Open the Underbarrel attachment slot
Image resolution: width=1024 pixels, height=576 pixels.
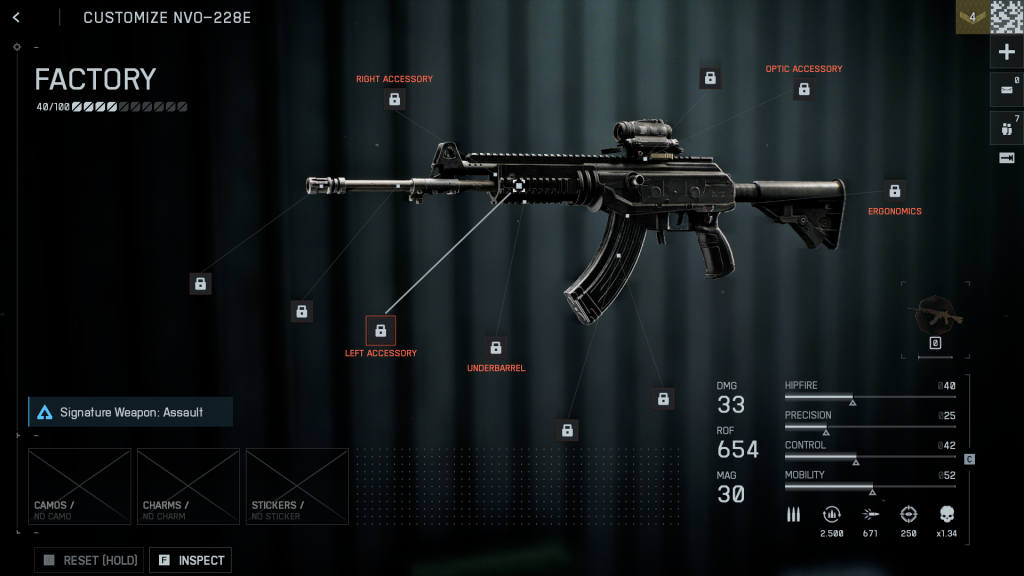(496, 348)
